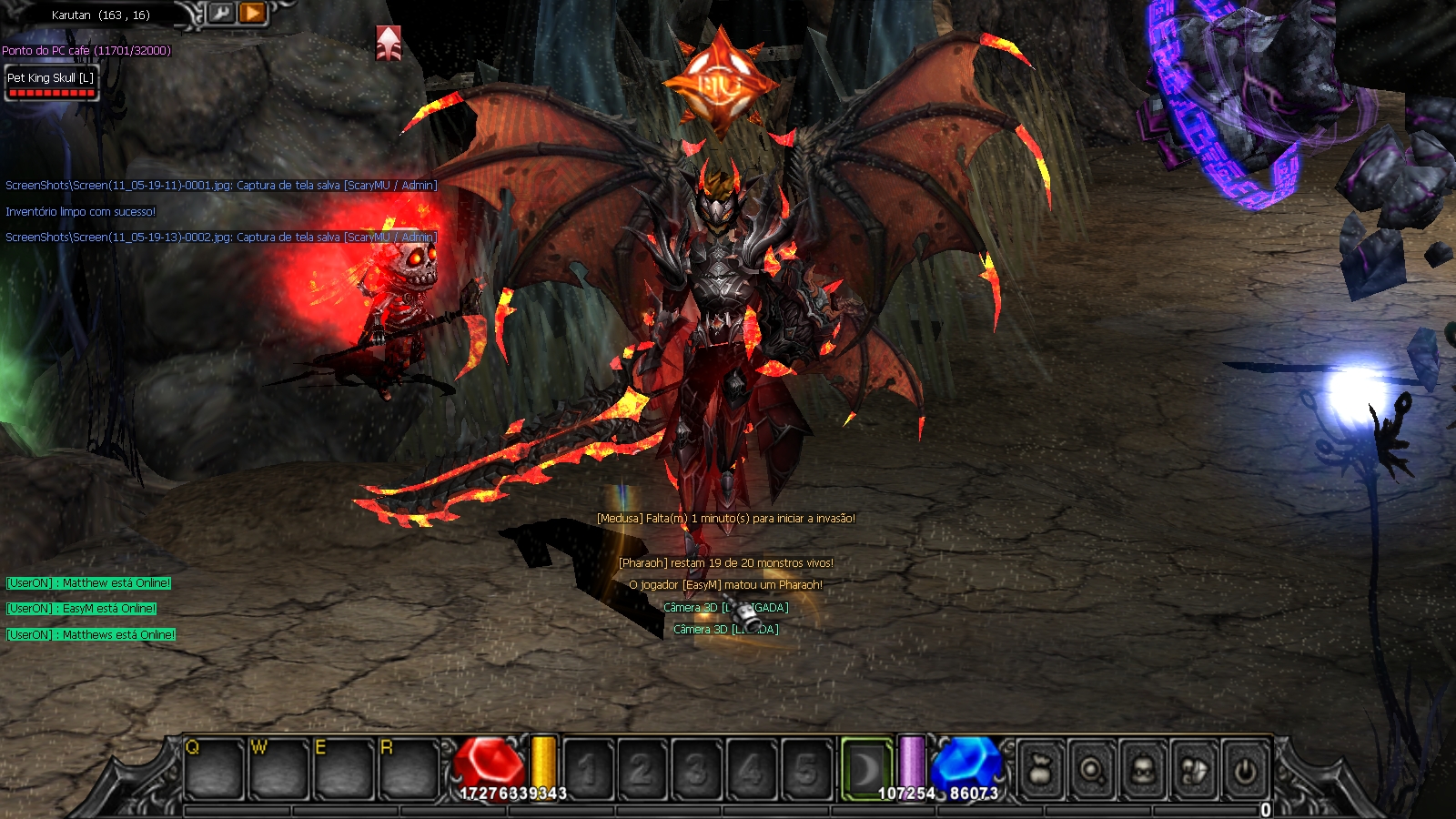Viewport: 1456px width, 819px height.
Task: Click the red upward arrow buff icon
Action: 389,43
